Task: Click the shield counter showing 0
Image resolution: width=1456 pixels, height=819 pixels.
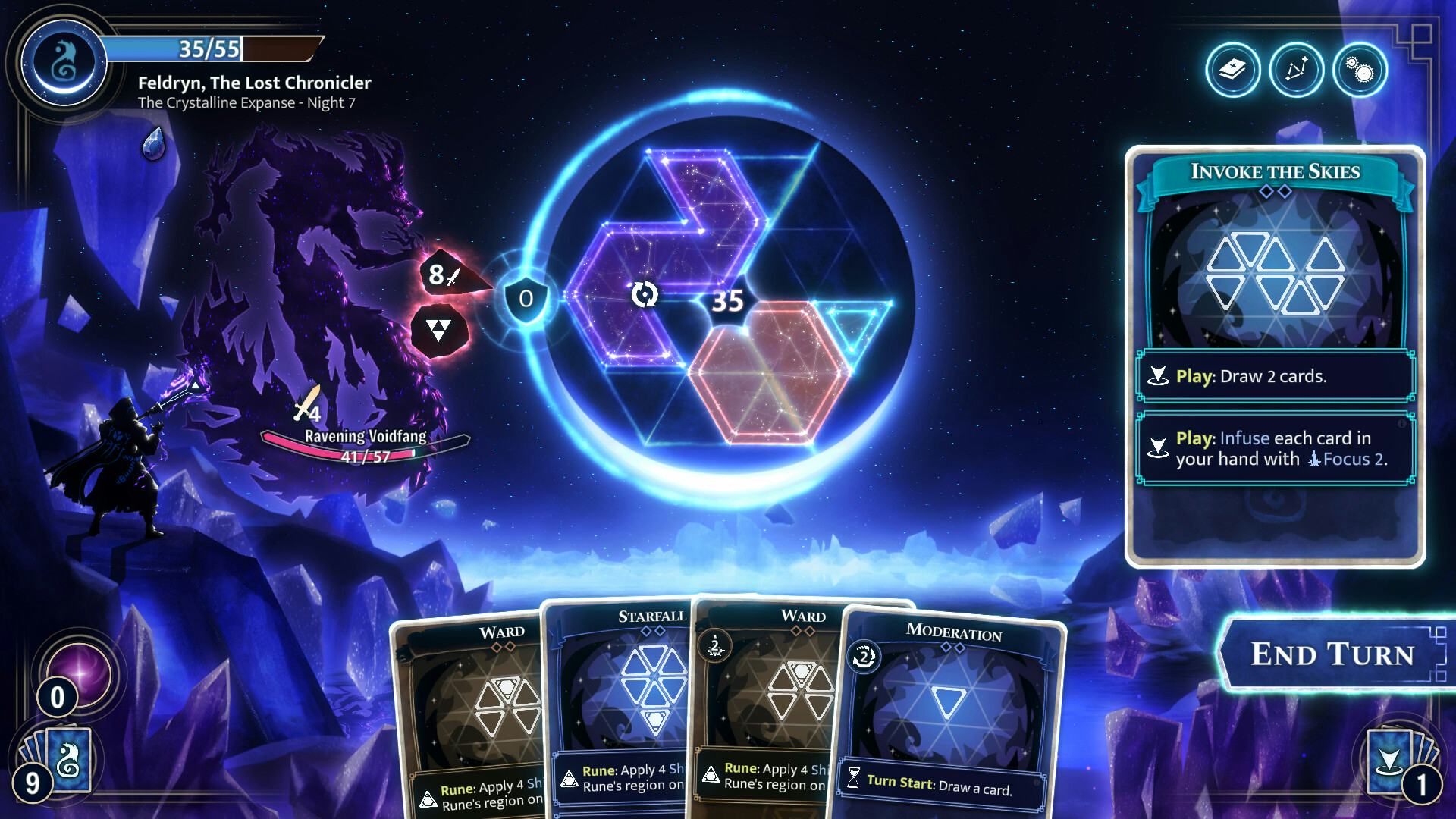Action: click(526, 298)
